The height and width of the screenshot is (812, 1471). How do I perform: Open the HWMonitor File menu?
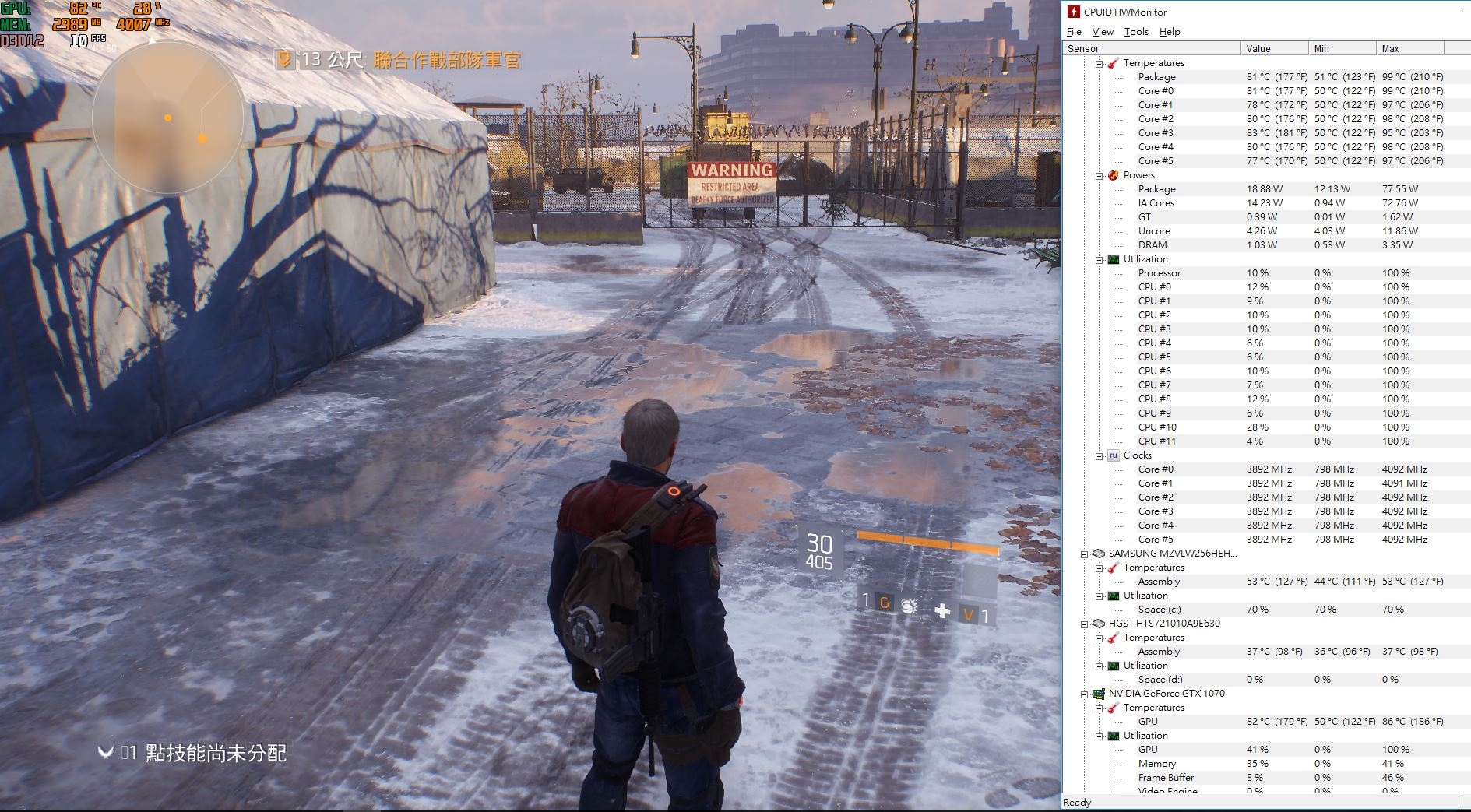[1074, 32]
